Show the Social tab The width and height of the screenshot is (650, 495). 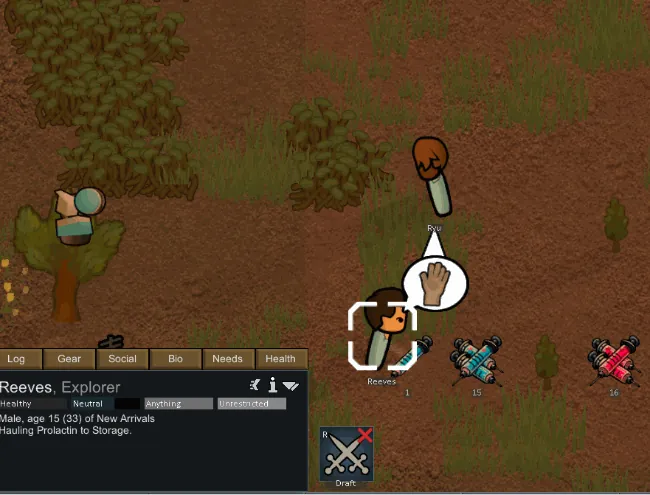click(122, 359)
